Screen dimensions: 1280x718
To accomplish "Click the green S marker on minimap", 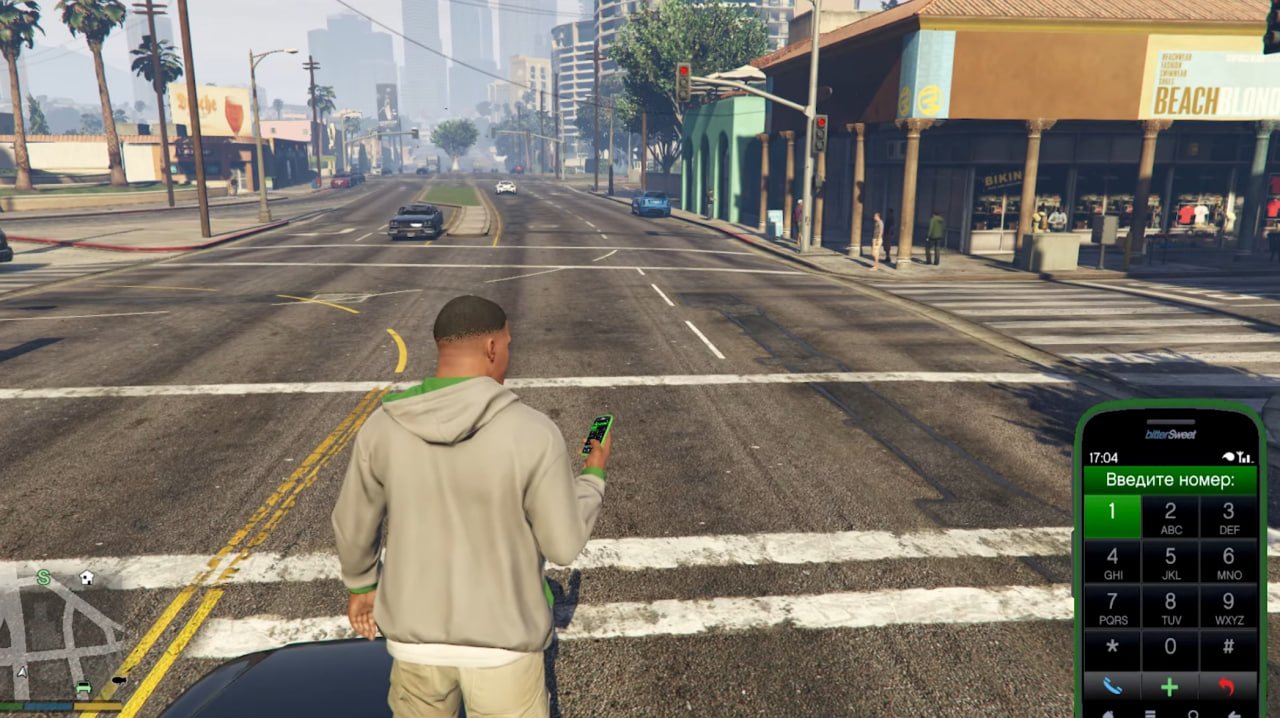I will 43,577.
